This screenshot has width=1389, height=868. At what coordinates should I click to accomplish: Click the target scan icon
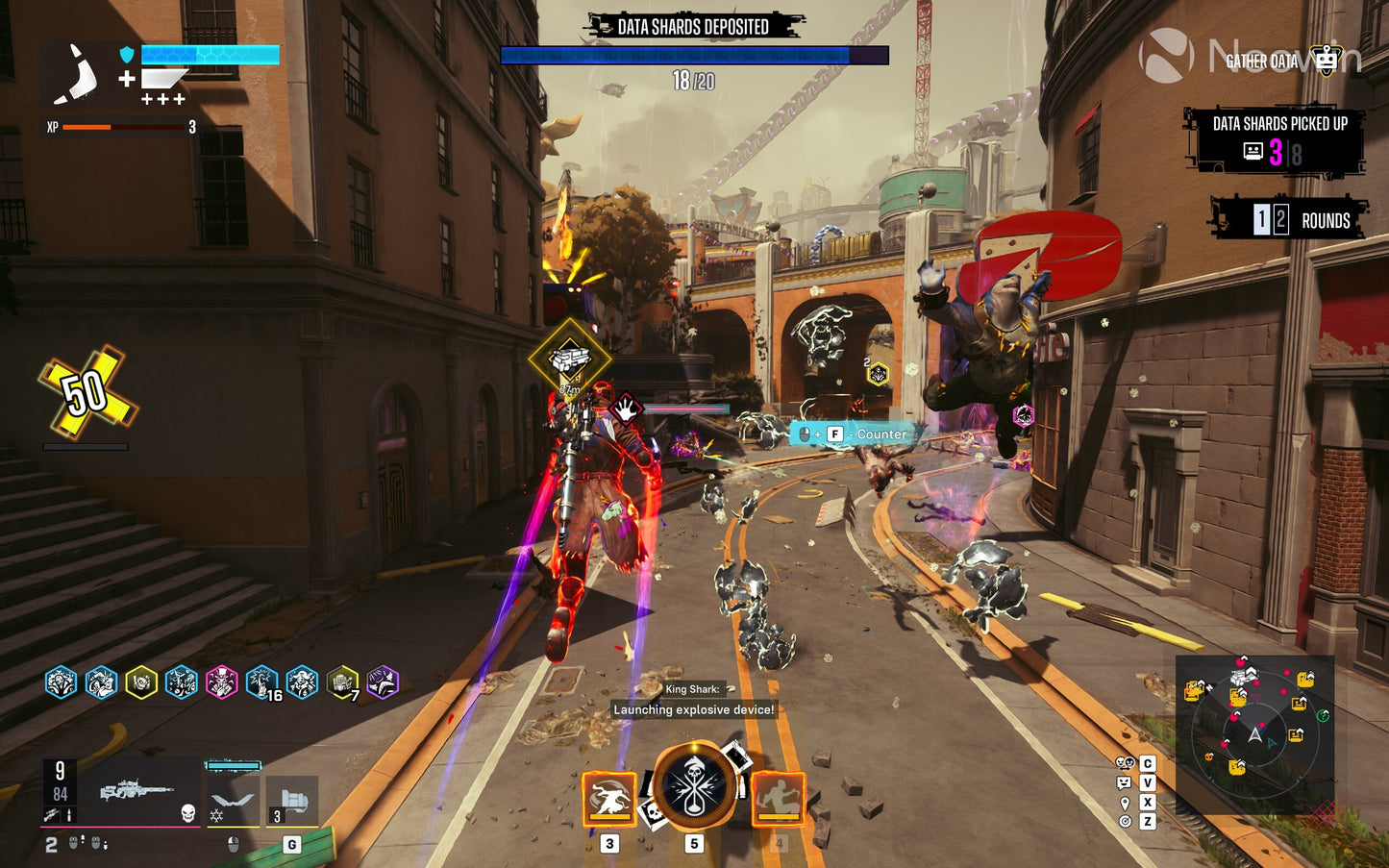click(1125, 821)
